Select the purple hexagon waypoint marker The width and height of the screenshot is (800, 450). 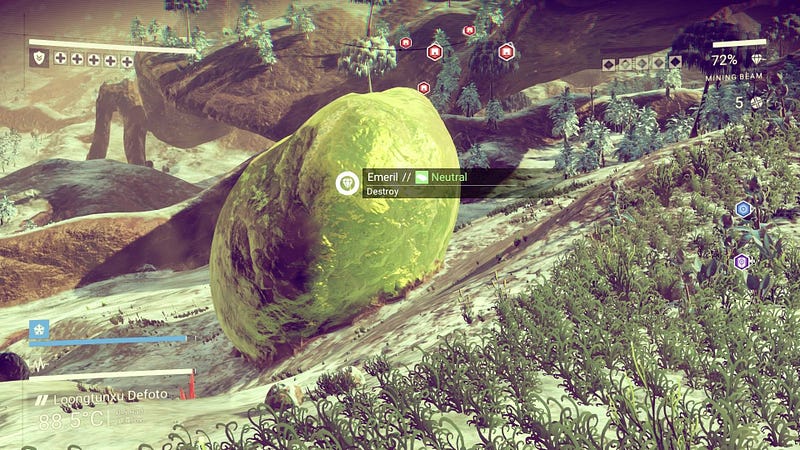click(741, 262)
